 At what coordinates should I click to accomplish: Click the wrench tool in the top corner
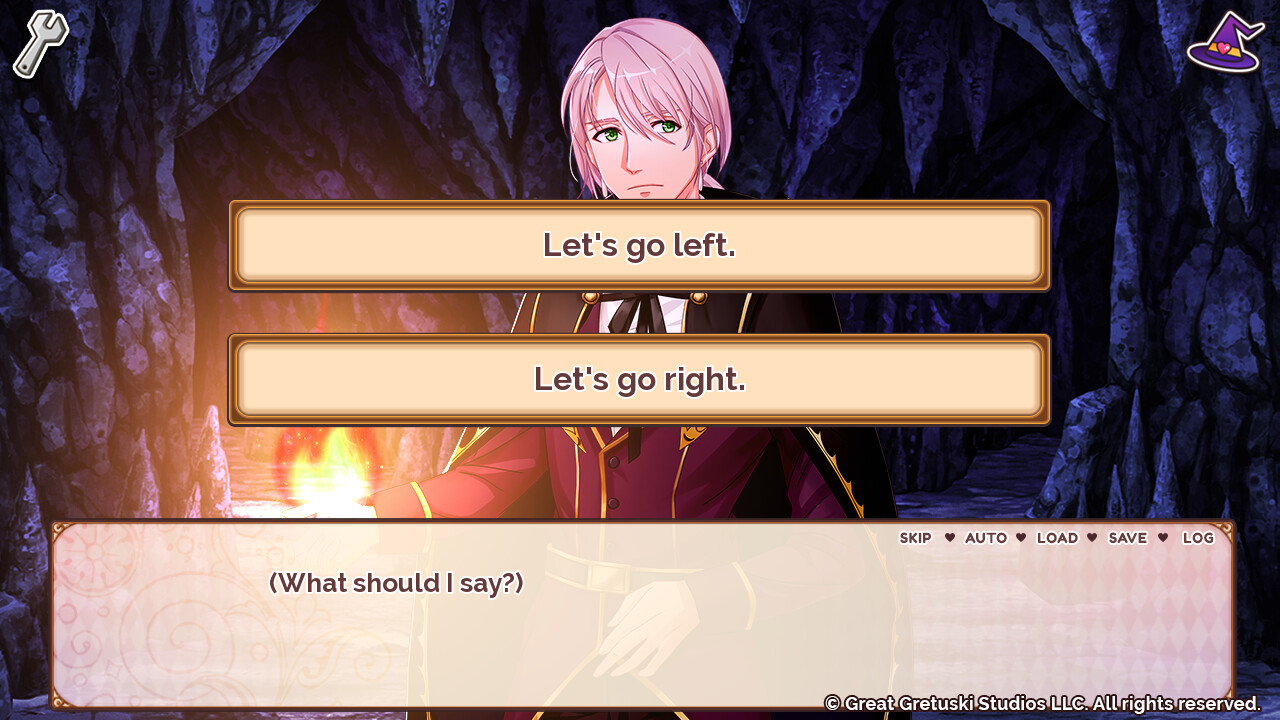coord(38,40)
